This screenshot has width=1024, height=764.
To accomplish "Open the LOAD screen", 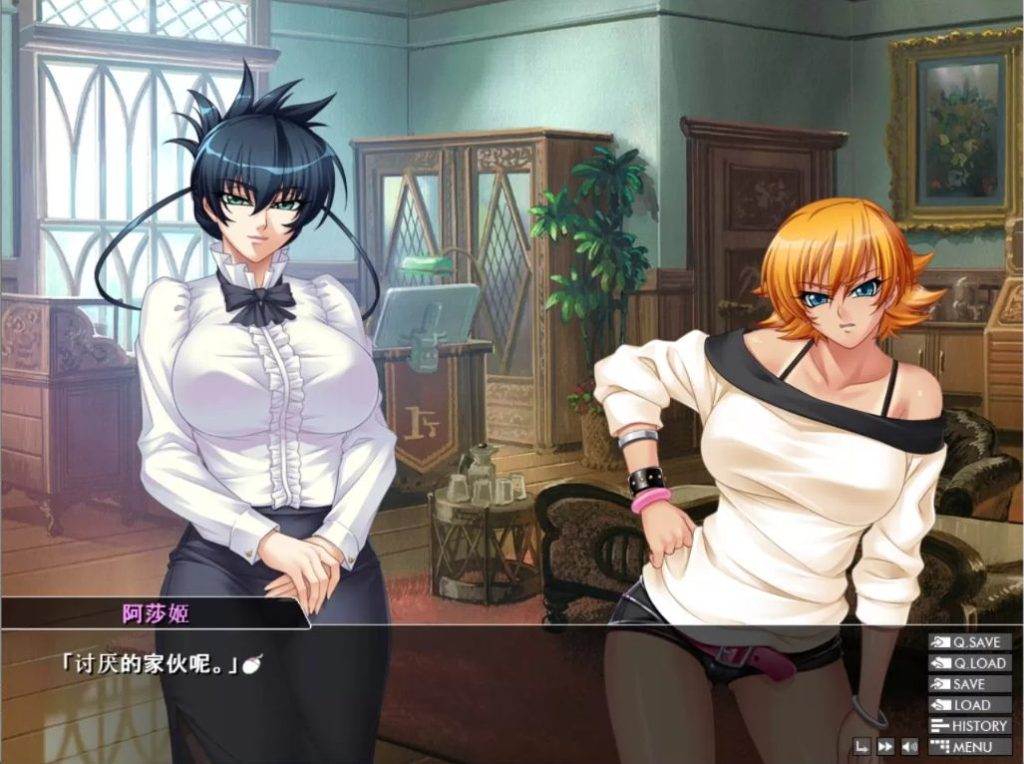I will click(x=969, y=705).
